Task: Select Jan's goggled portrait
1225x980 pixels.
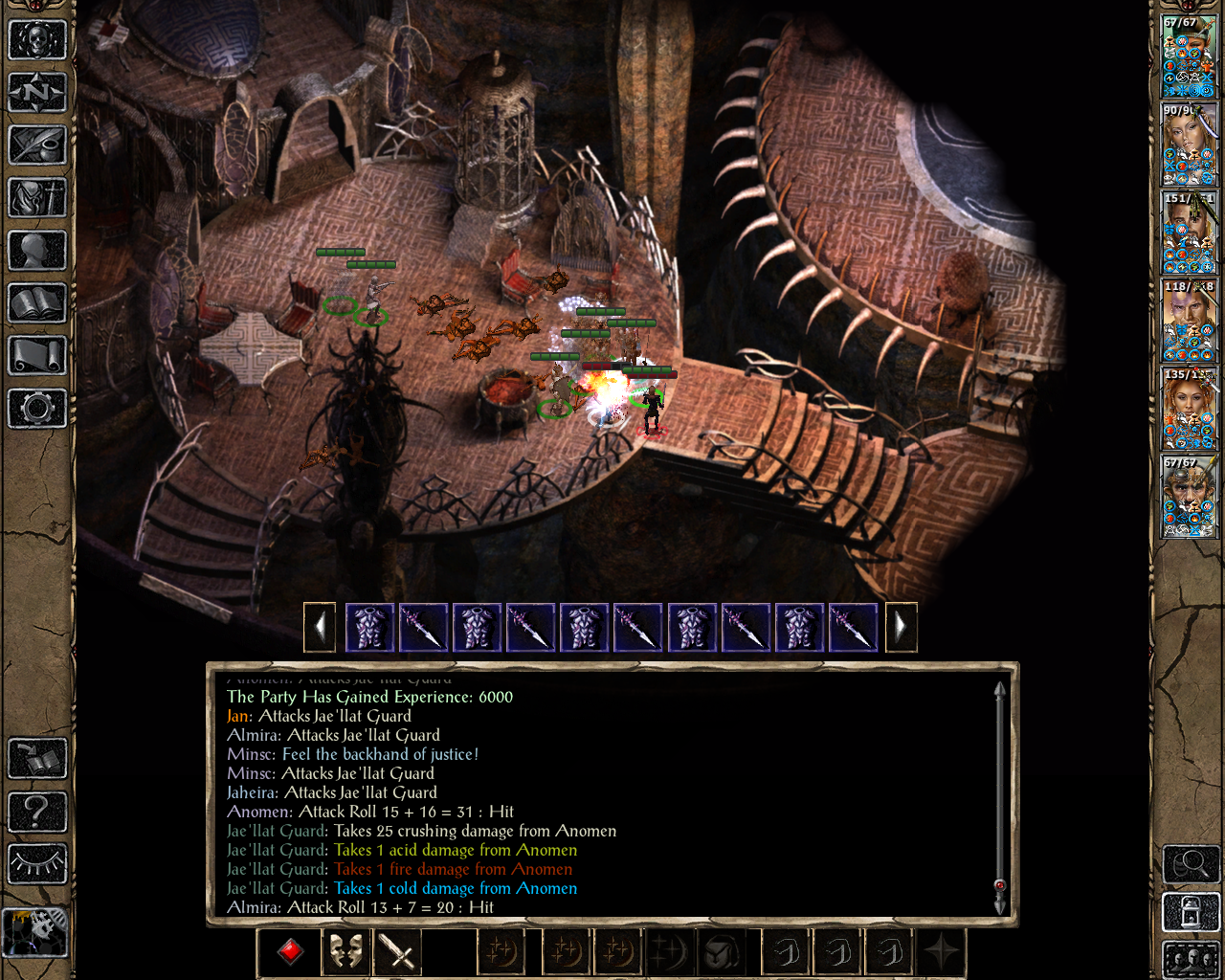Action: point(1188,498)
